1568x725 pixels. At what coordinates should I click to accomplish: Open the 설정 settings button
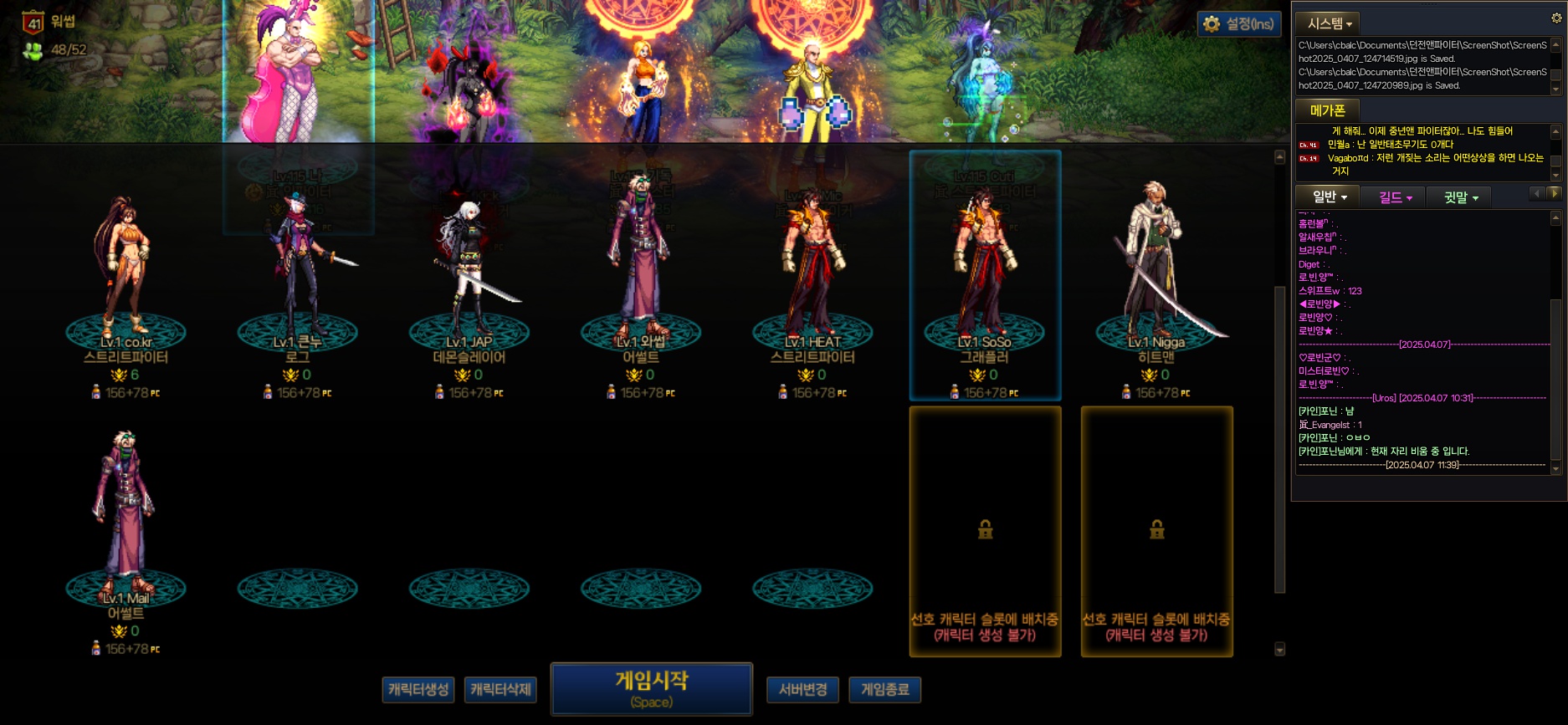pos(1239,24)
